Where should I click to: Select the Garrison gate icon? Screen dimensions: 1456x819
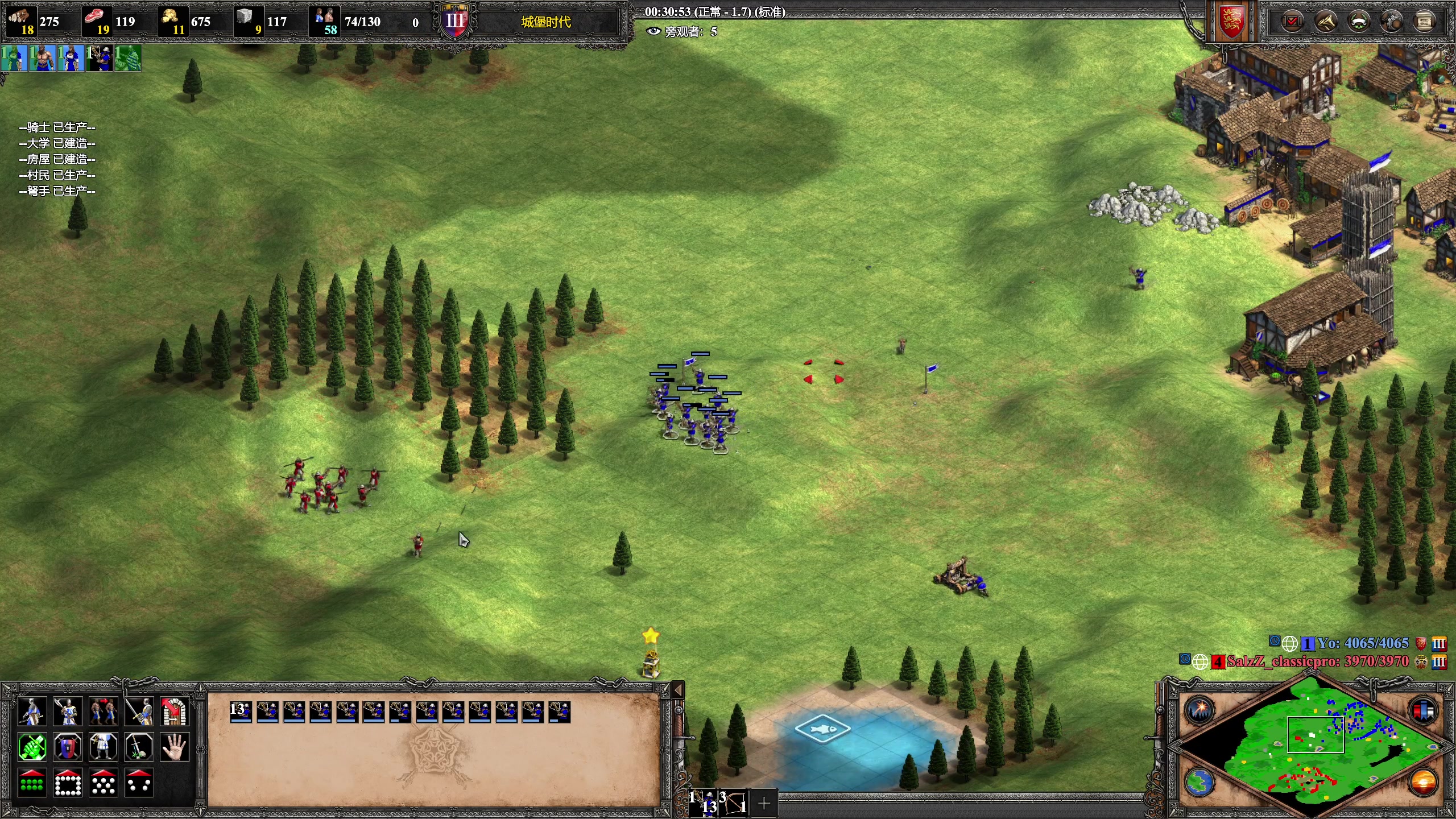point(175,711)
